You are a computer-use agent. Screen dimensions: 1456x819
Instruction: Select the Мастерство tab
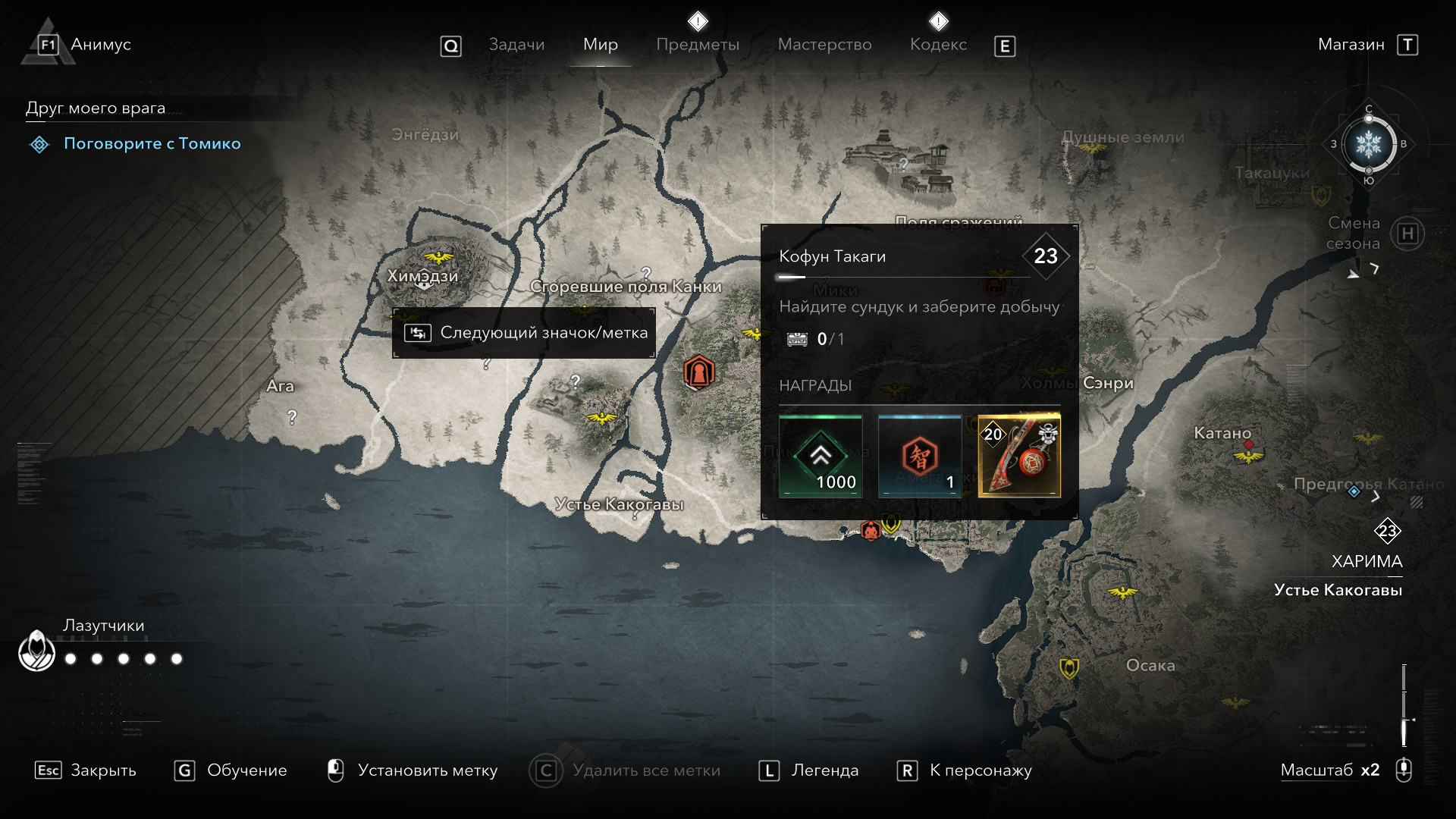pos(824,45)
